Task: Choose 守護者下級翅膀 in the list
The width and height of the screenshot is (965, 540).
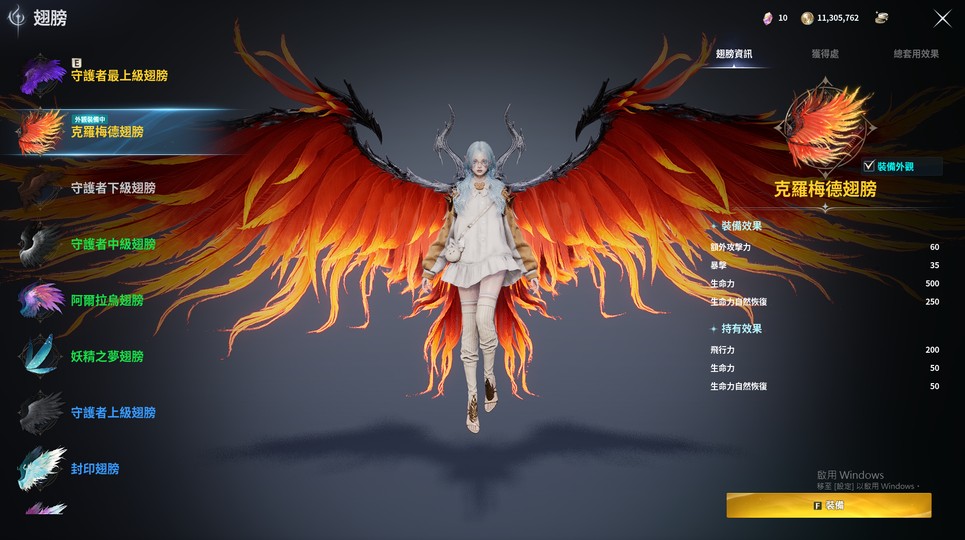Action: [112, 188]
